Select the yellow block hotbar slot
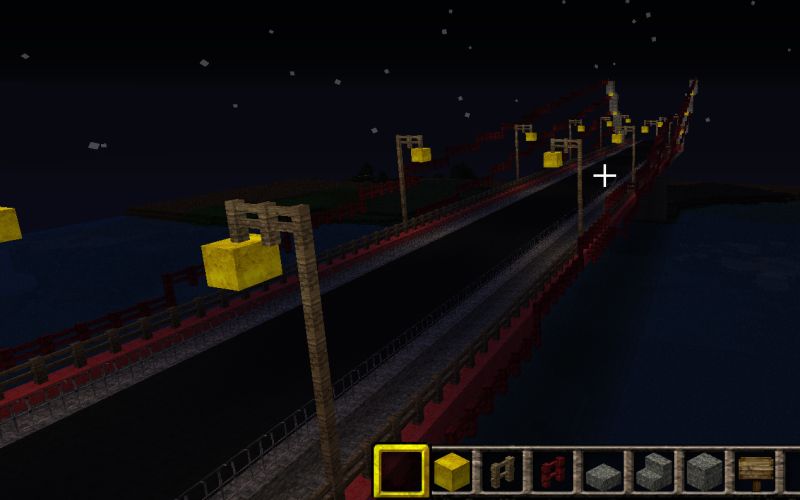Viewport: 800px width, 500px height. coord(452,471)
